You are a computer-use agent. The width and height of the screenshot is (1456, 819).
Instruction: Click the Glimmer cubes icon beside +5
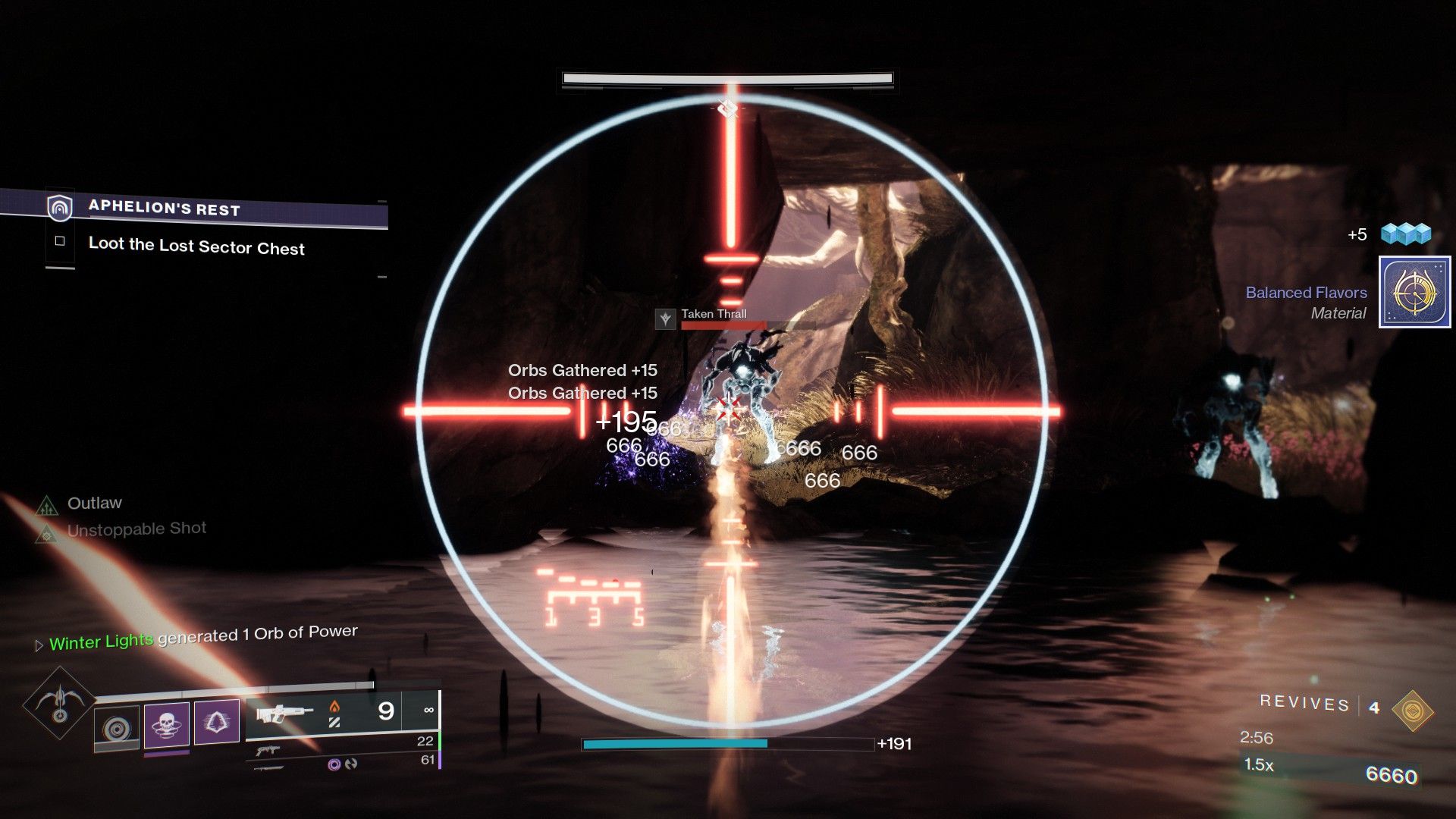tap(1407, 234)
